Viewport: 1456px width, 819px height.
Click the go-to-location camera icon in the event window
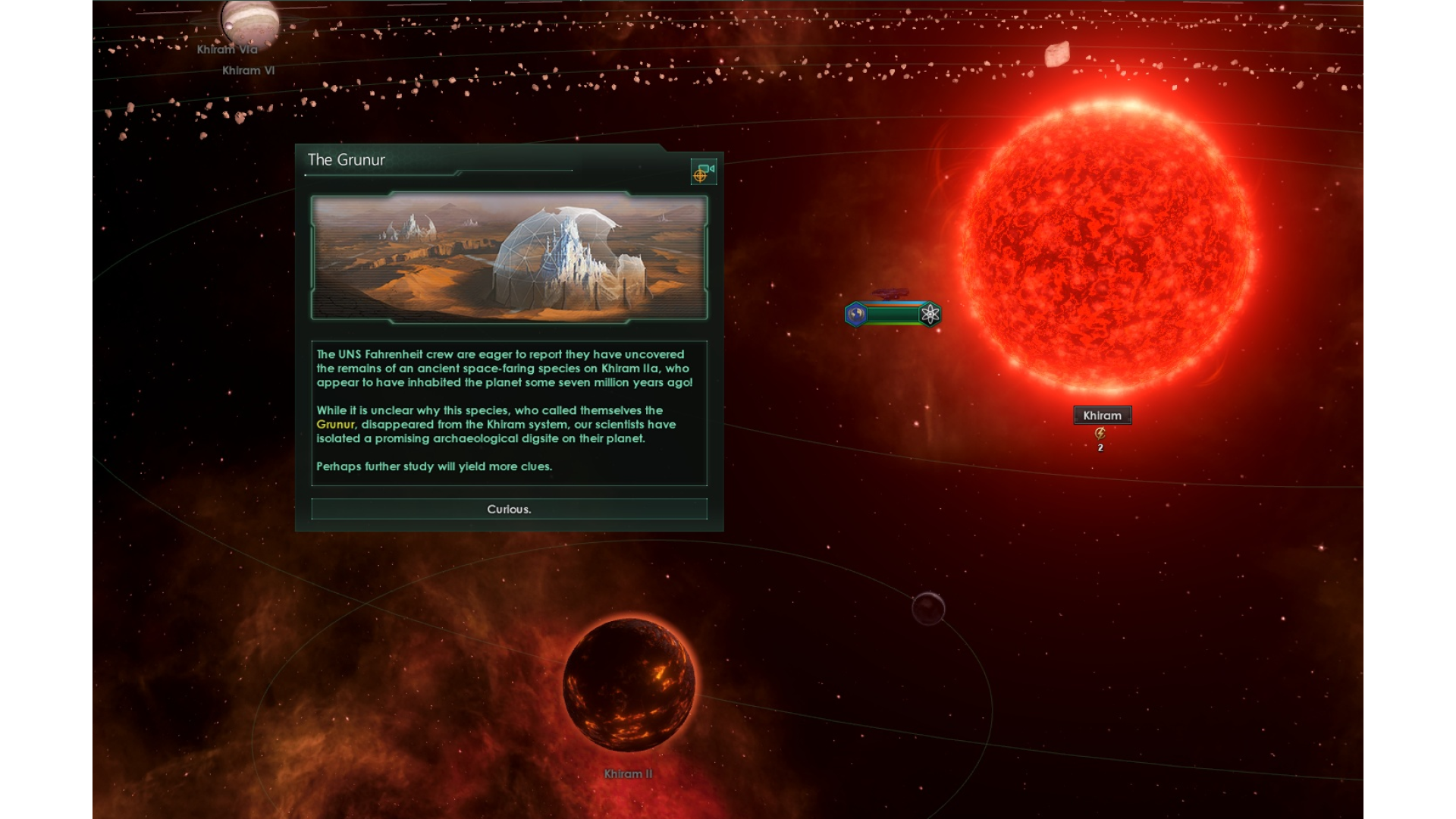click(703, 172)
